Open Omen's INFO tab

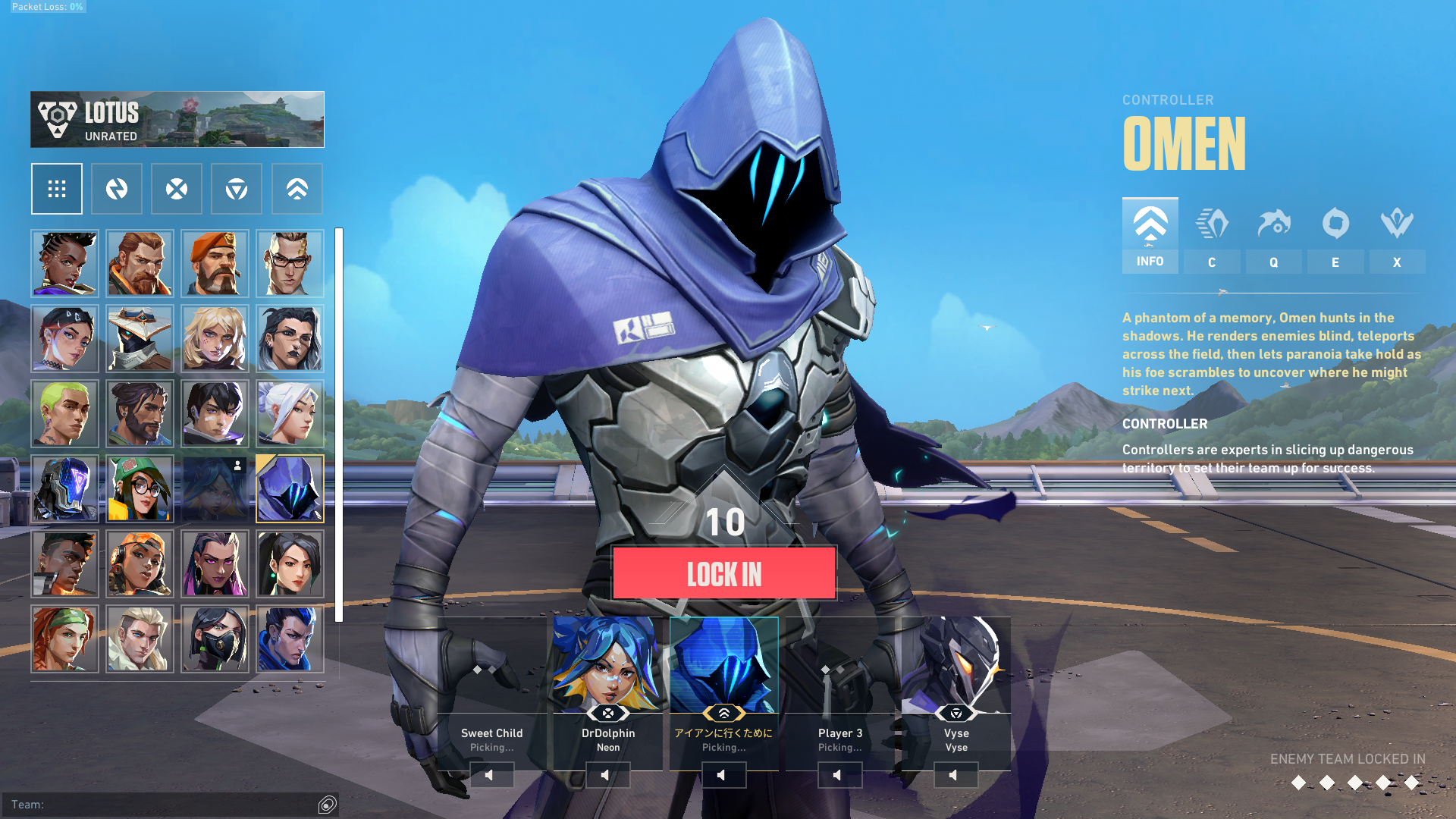coord(1150,235)
